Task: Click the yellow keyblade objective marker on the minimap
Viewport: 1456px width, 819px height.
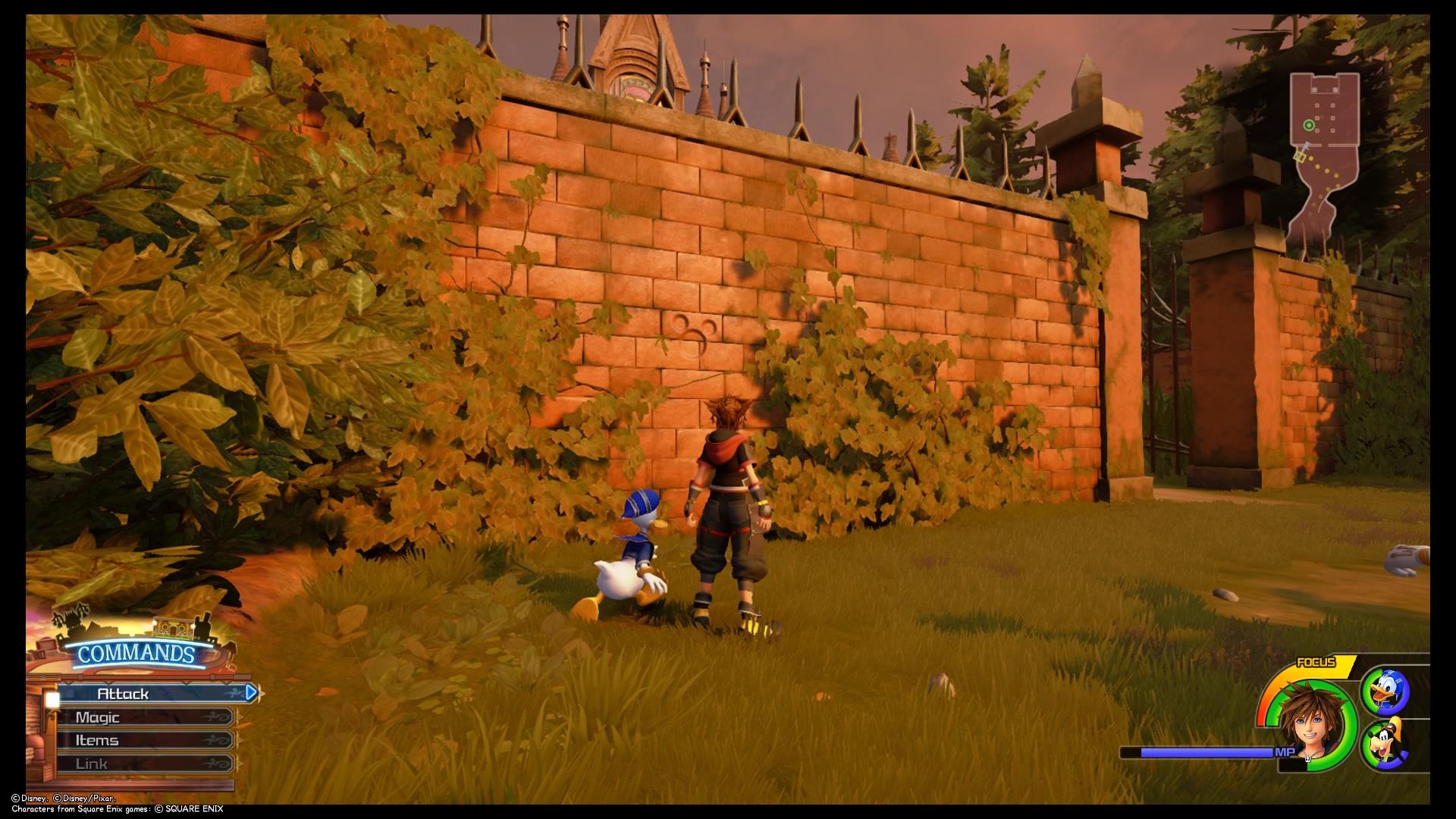Action: pos(1298,158)
